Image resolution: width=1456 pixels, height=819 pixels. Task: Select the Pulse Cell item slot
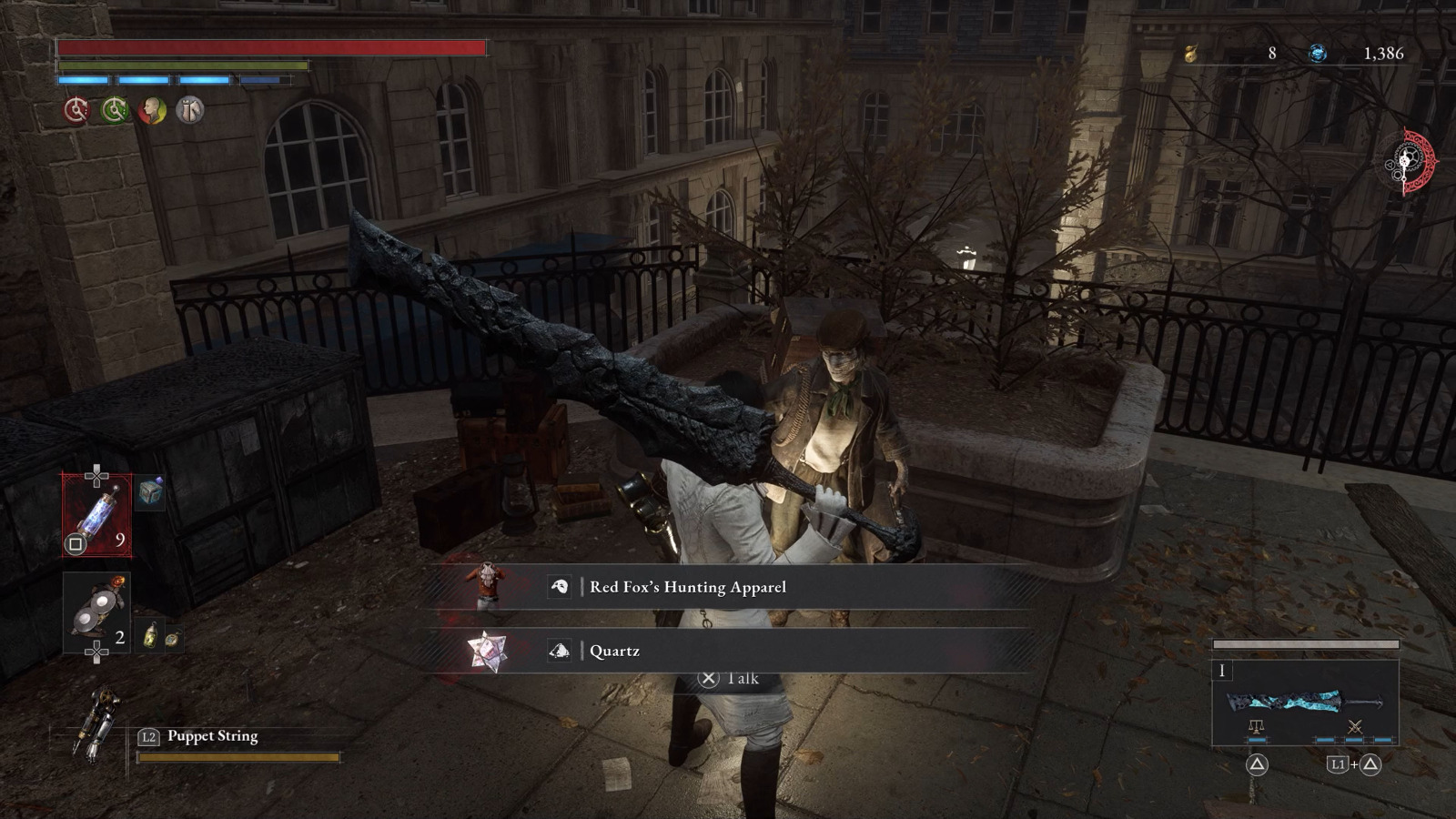pos(96,515)
